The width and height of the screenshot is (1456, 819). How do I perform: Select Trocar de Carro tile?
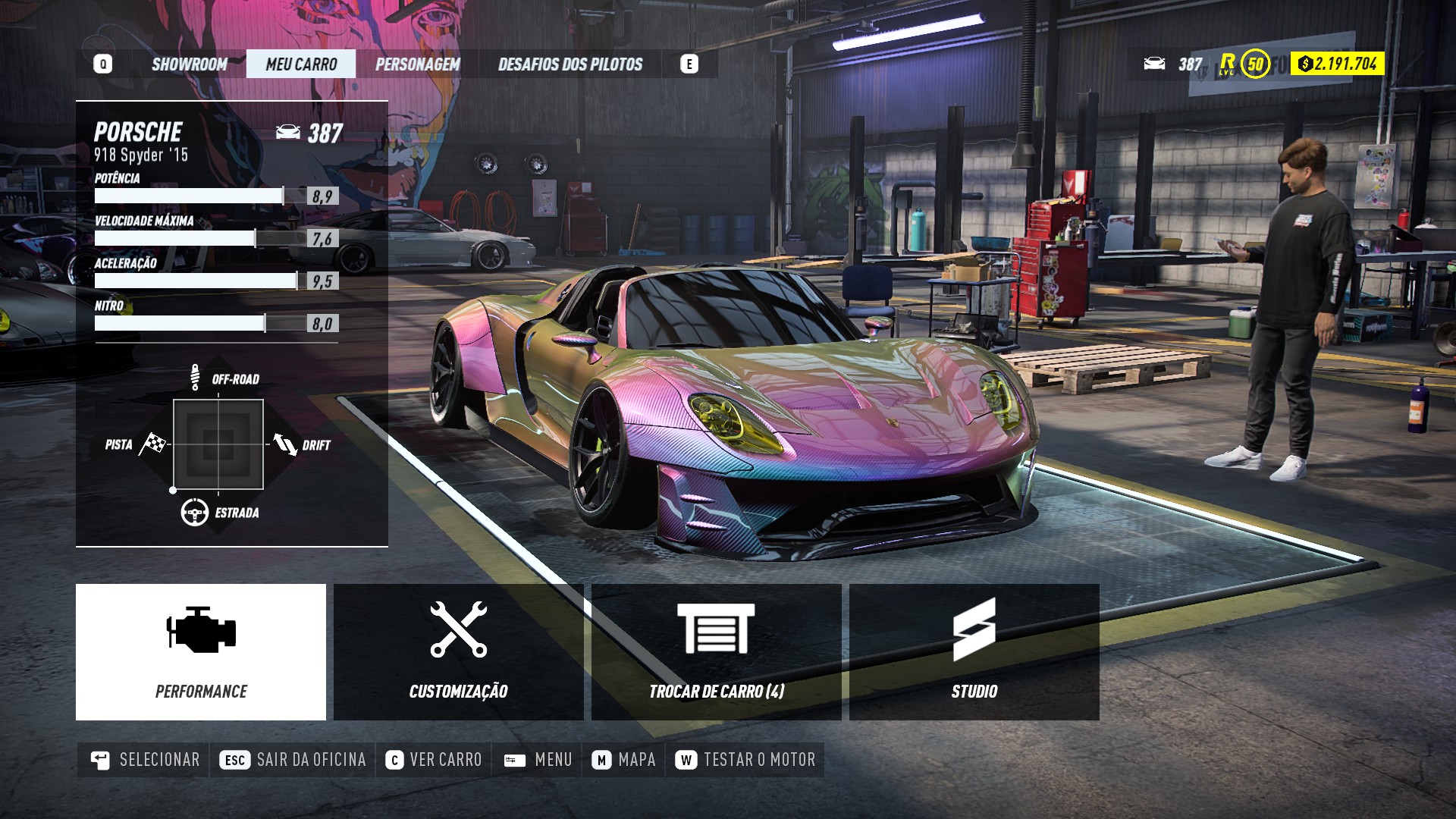[717, 652]
